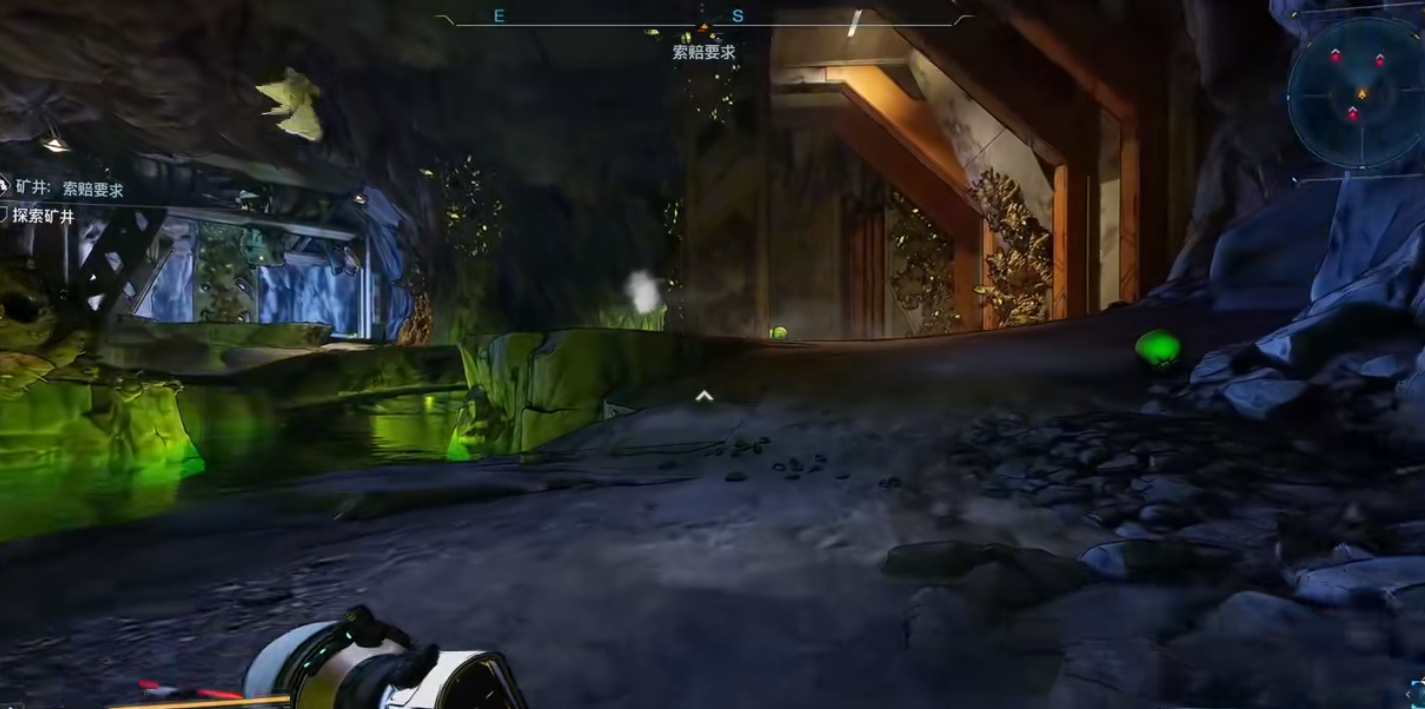Click the circular minimap radar
This screenshot has height=709, width=1425.
tap(1359, 93)
